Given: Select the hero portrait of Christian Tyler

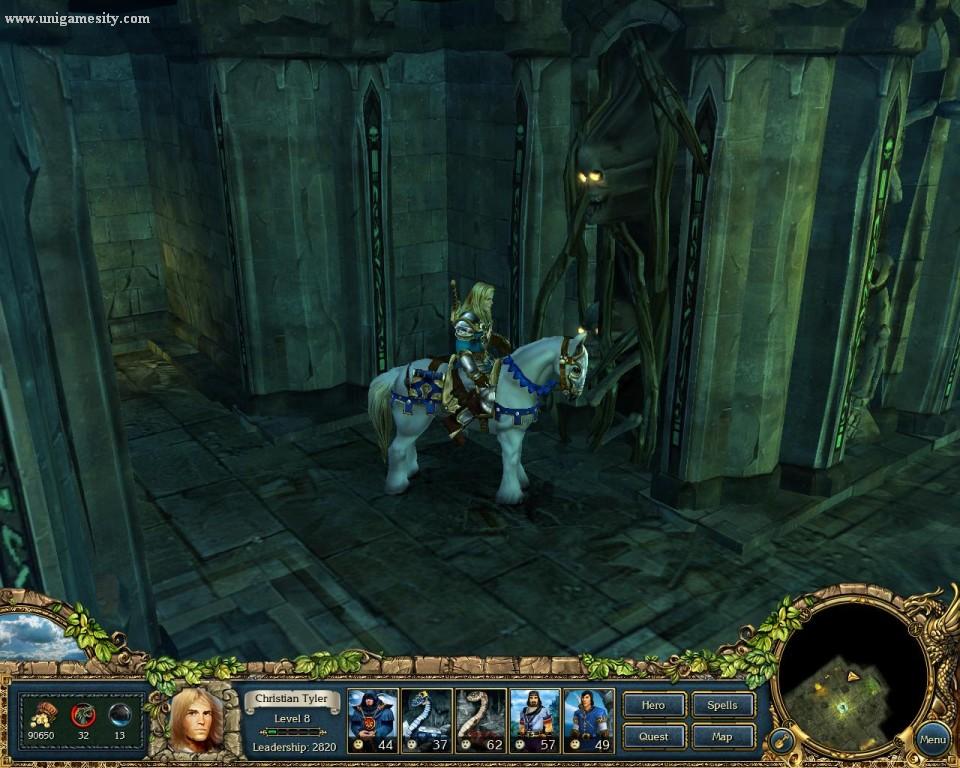Looking at the screenshot, I should point(195,720).
